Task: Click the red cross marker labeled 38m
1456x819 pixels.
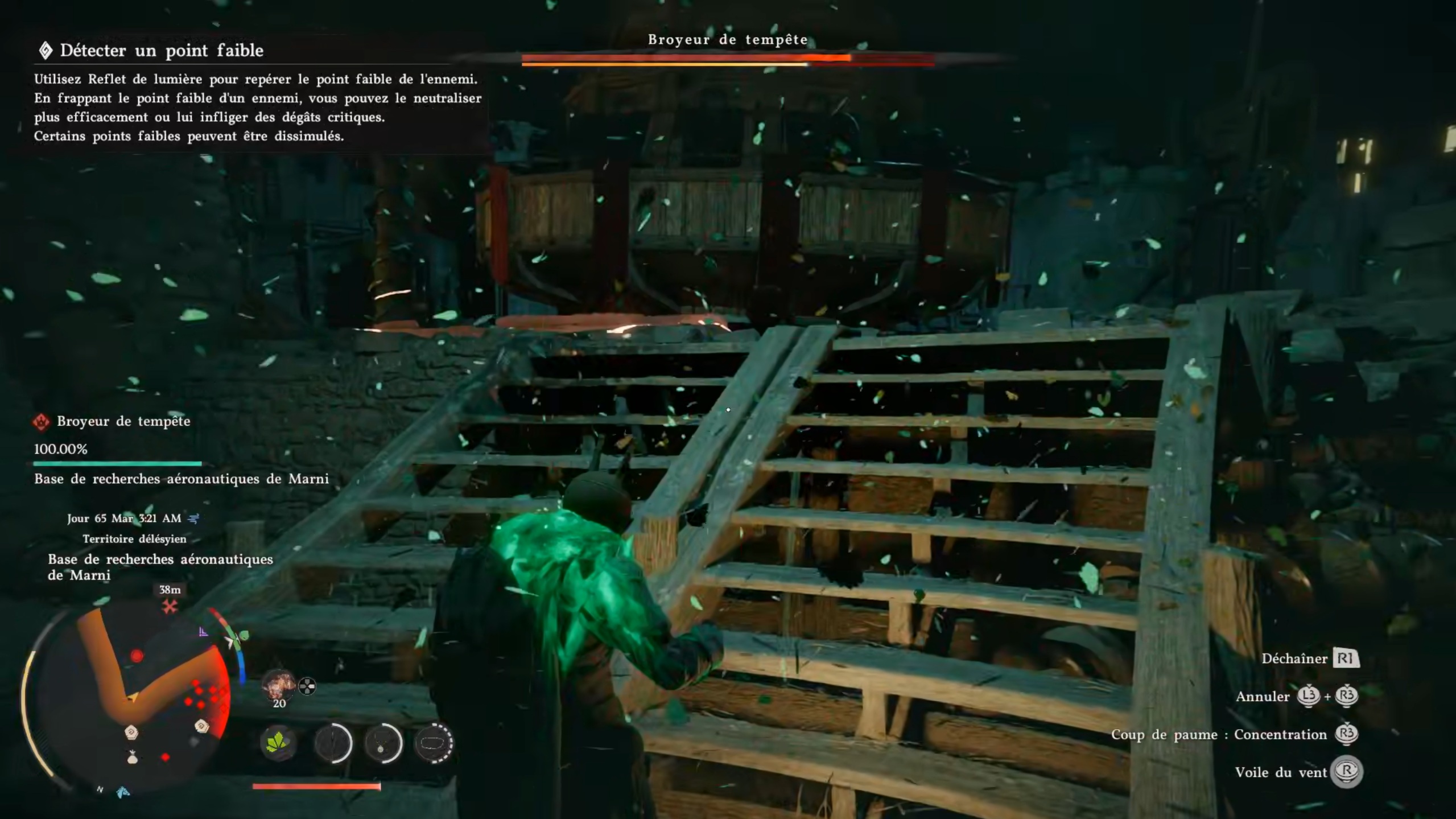Action: (170, 607)
